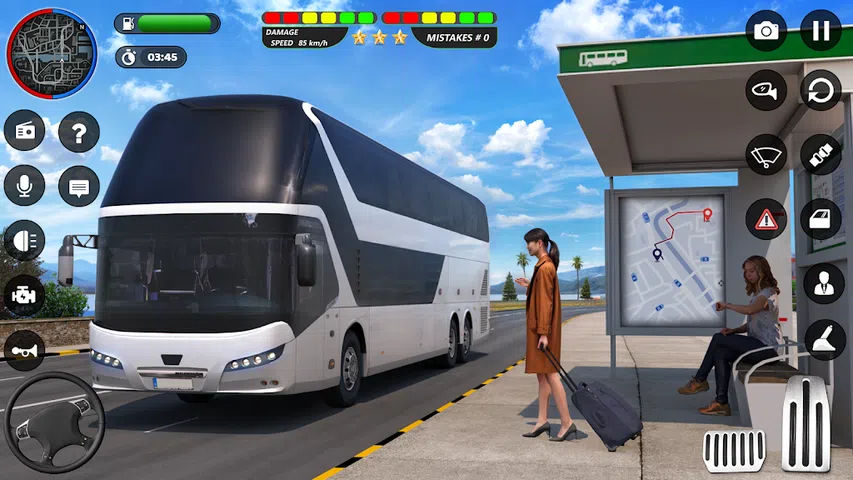Open the bus door
The image size is (853, 480).
821,218
